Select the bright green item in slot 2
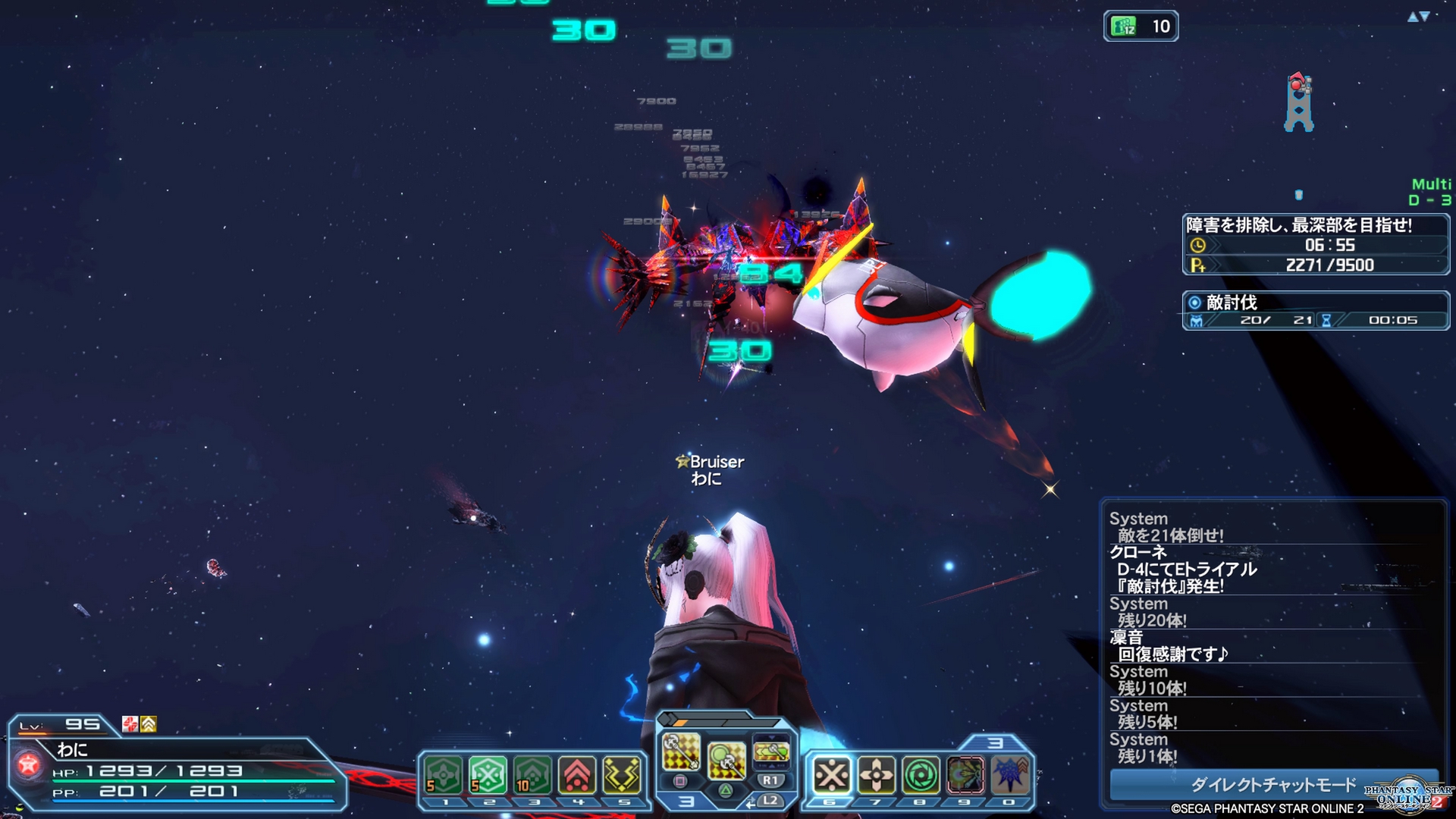Screen dimensions: 1456x819 [488, 775]
